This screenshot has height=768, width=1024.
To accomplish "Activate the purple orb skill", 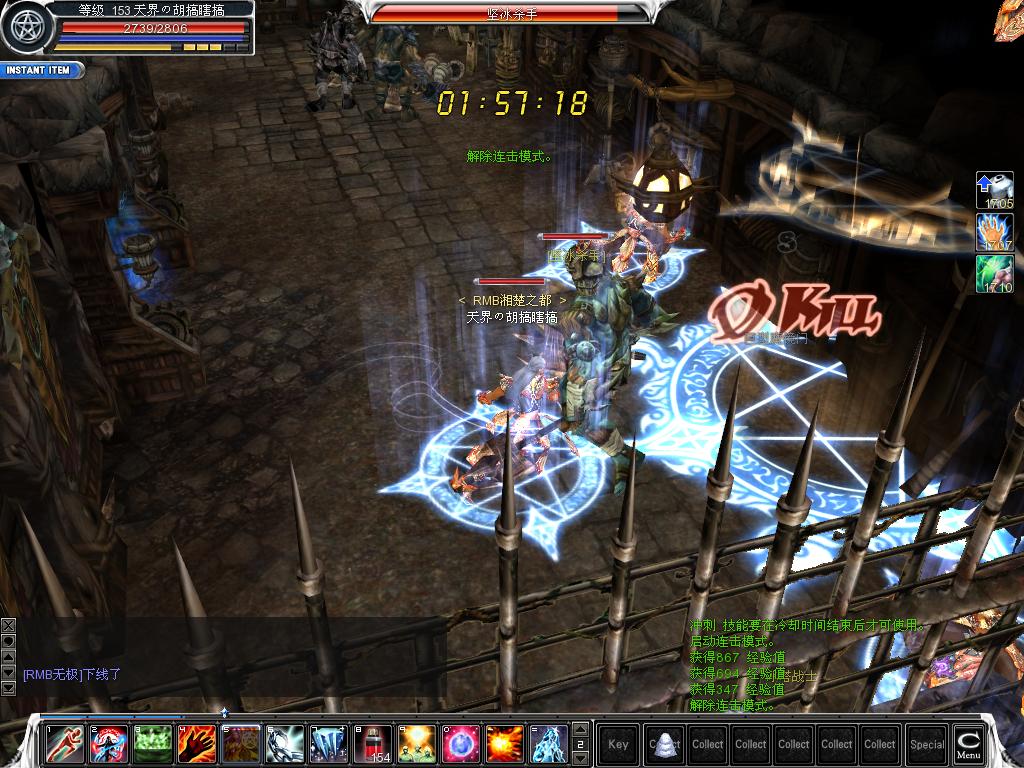I will coord(461,743).
